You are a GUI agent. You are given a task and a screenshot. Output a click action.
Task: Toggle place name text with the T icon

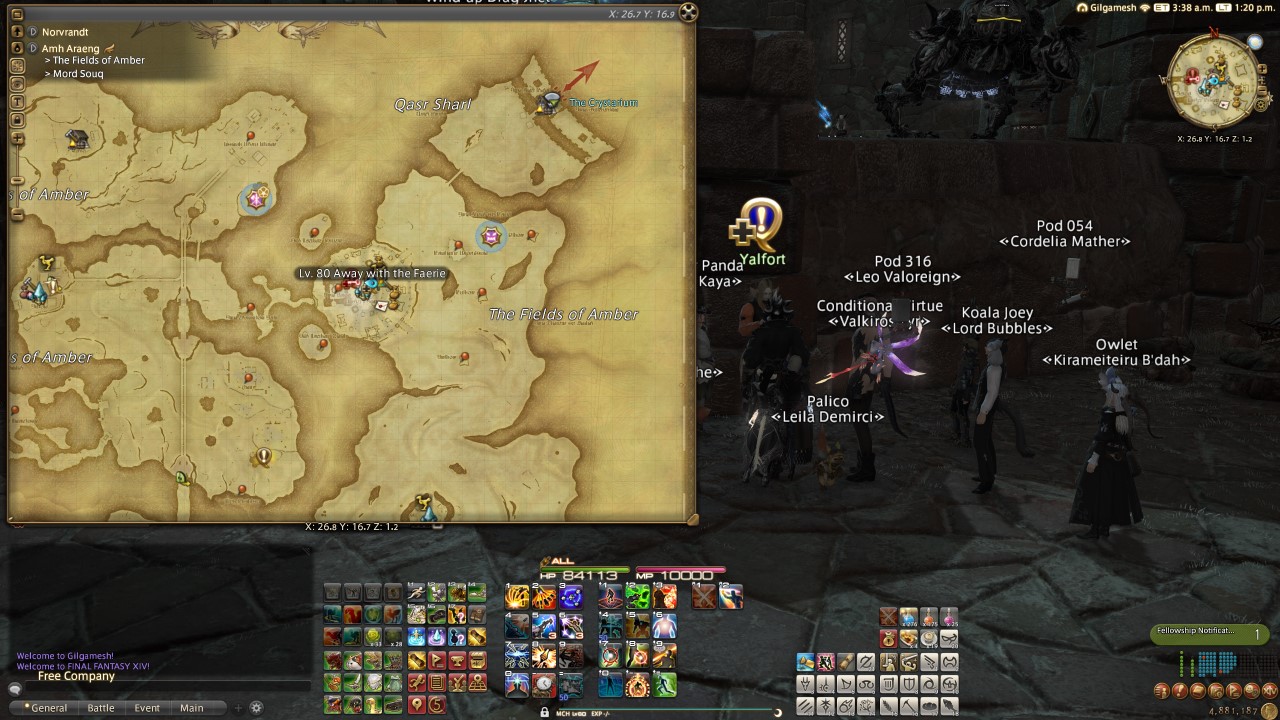[17, 100]
